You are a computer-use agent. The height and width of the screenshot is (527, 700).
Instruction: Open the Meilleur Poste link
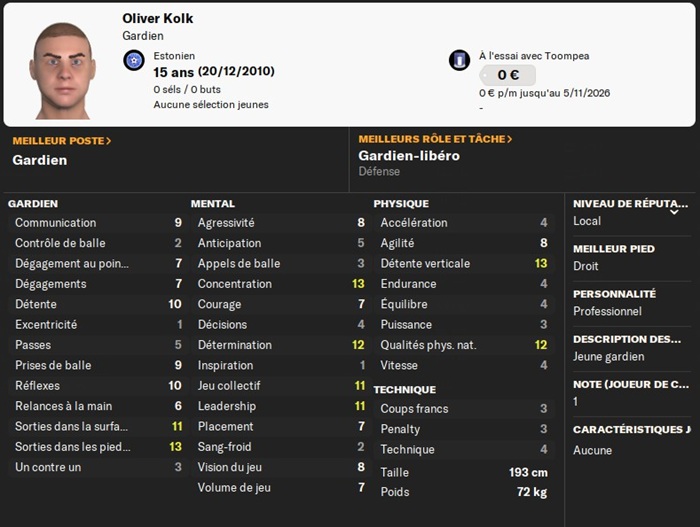point(61,141)
